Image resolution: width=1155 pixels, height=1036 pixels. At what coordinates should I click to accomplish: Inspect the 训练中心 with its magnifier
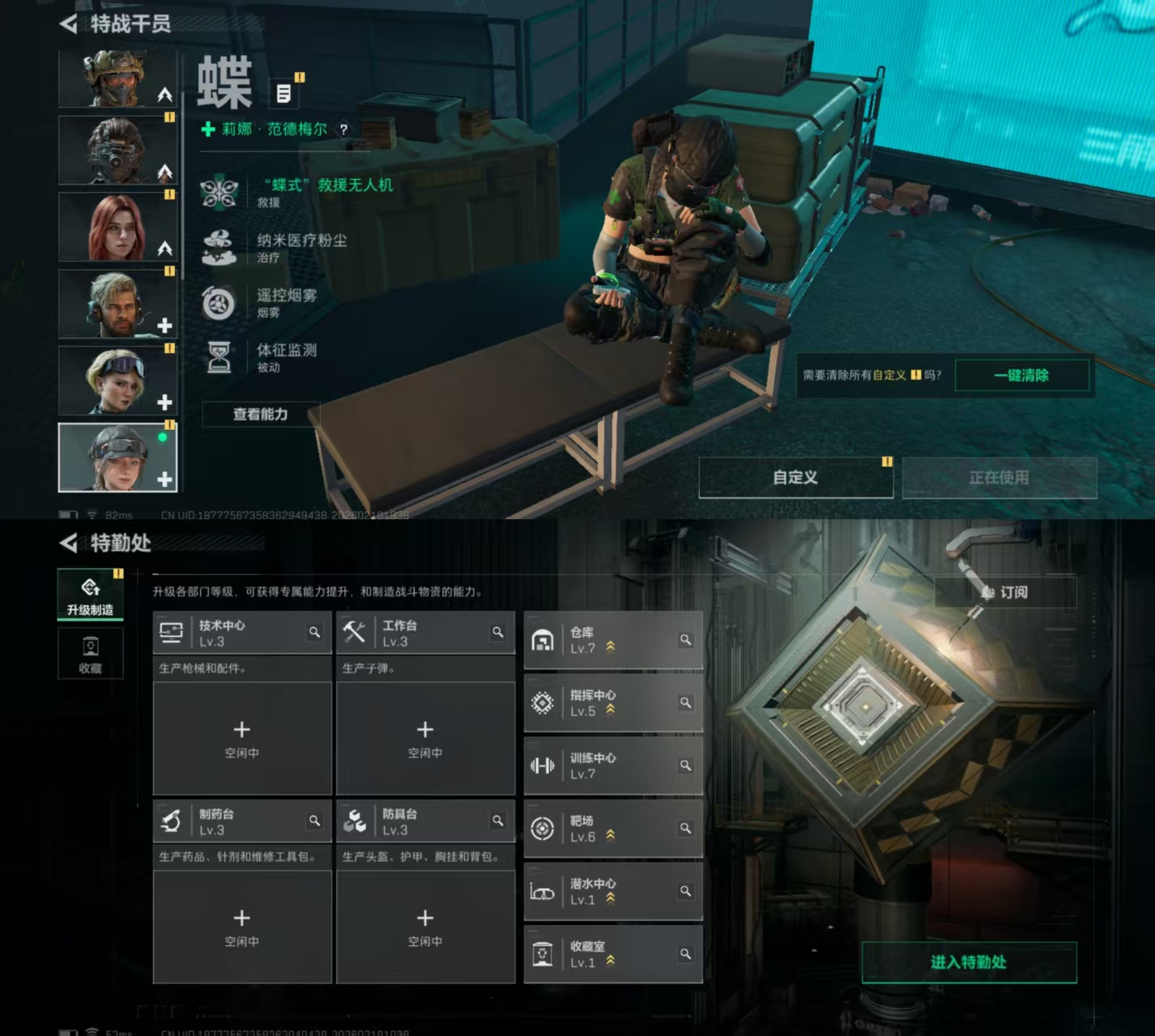685,765
